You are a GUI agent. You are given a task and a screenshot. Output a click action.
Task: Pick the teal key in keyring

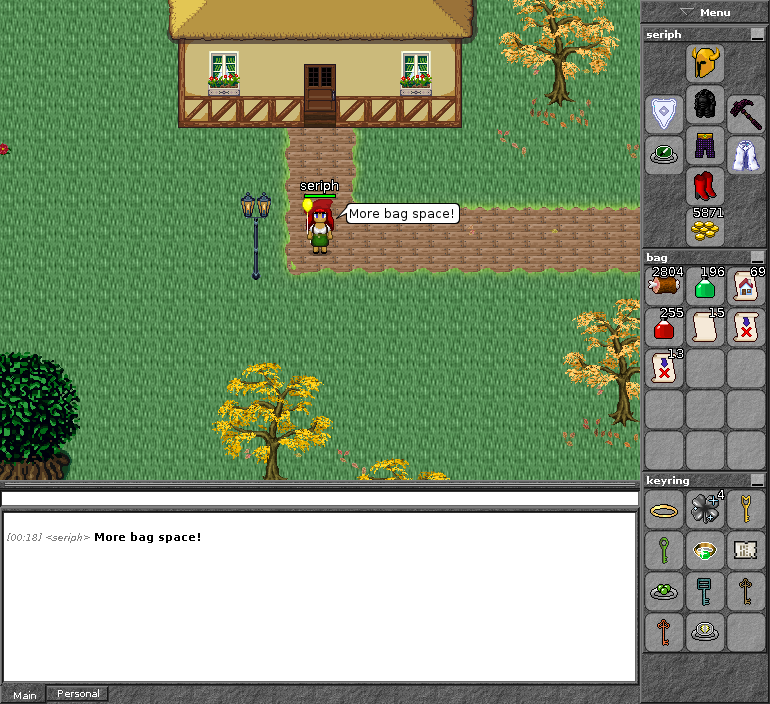coord(705,591)
